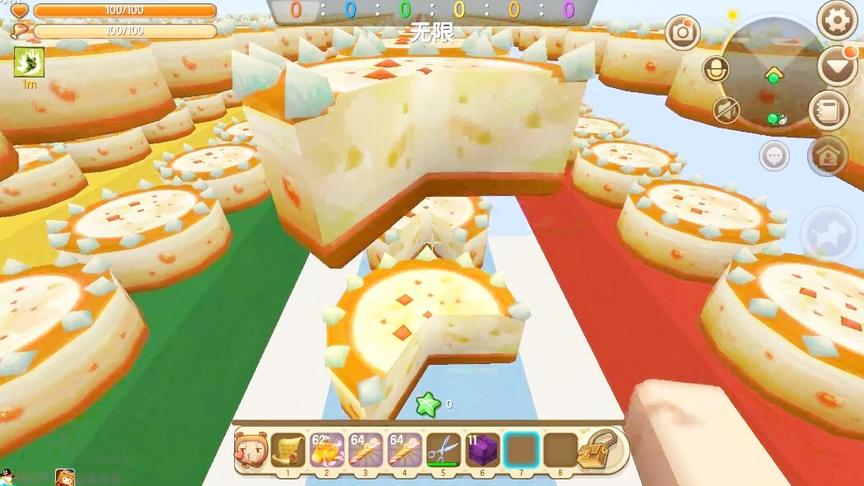Open the notebook journal button
This screenshot has width=864, height=486.
point(828,108)
